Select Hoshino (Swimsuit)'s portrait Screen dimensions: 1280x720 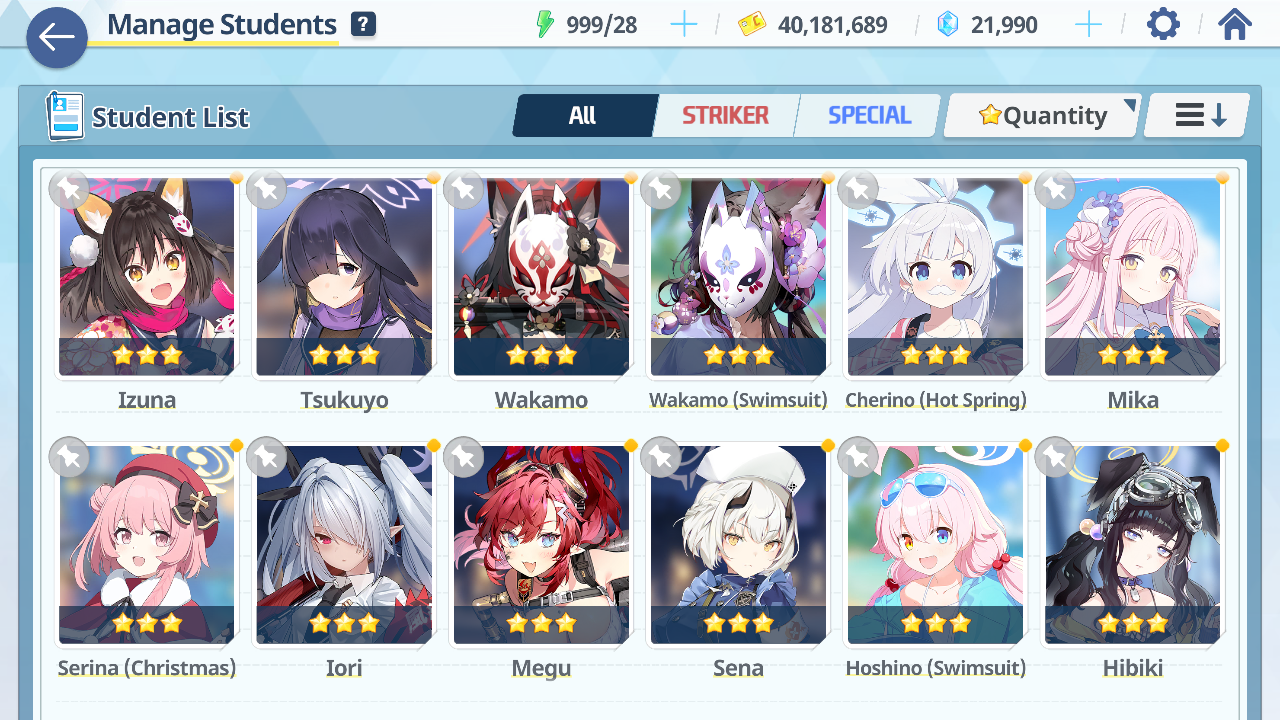[x=935, y=545]
